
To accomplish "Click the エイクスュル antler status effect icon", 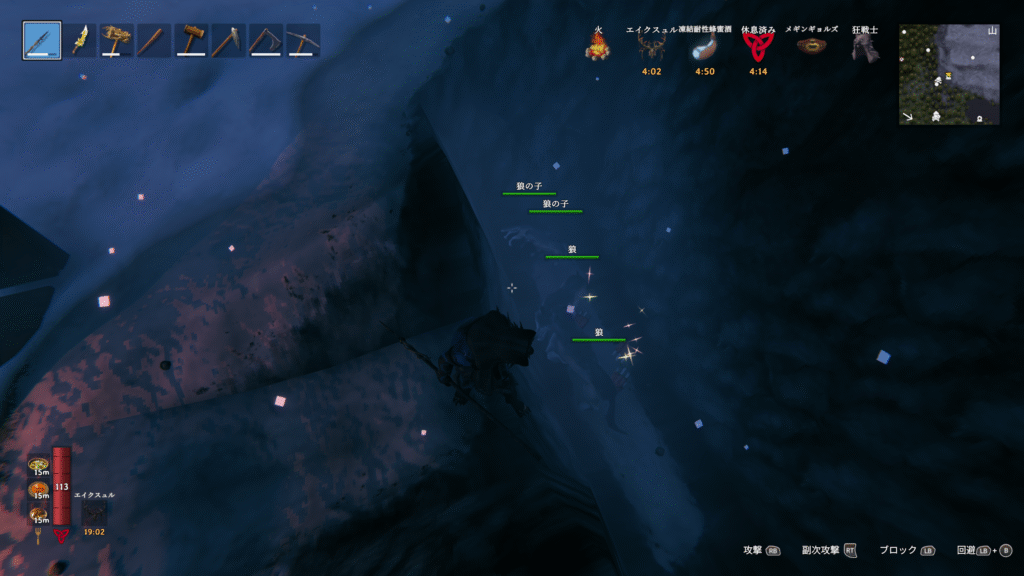I will pos(652,46).
